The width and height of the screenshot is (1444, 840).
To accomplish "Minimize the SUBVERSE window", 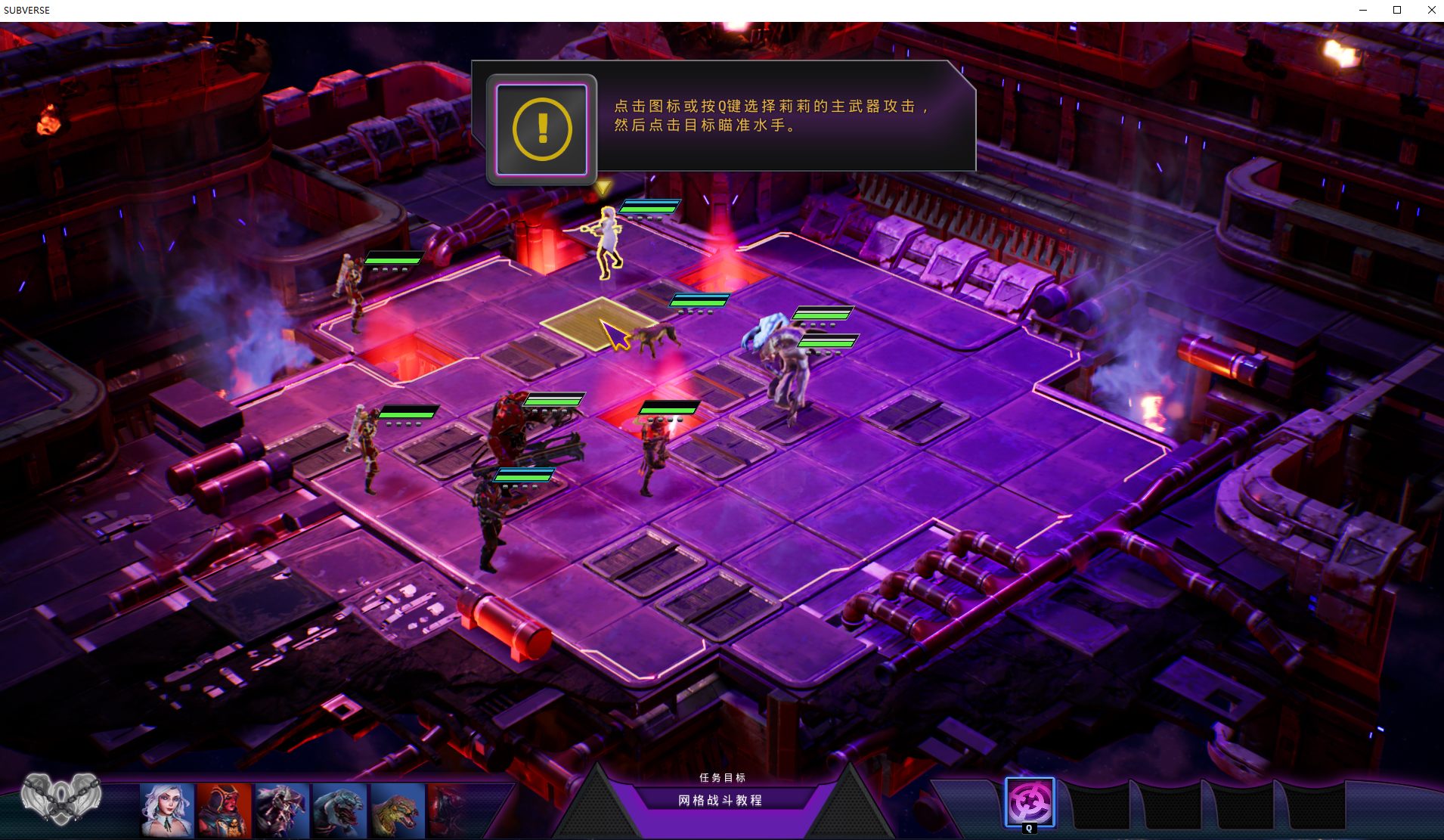I will pos(1363,10).
